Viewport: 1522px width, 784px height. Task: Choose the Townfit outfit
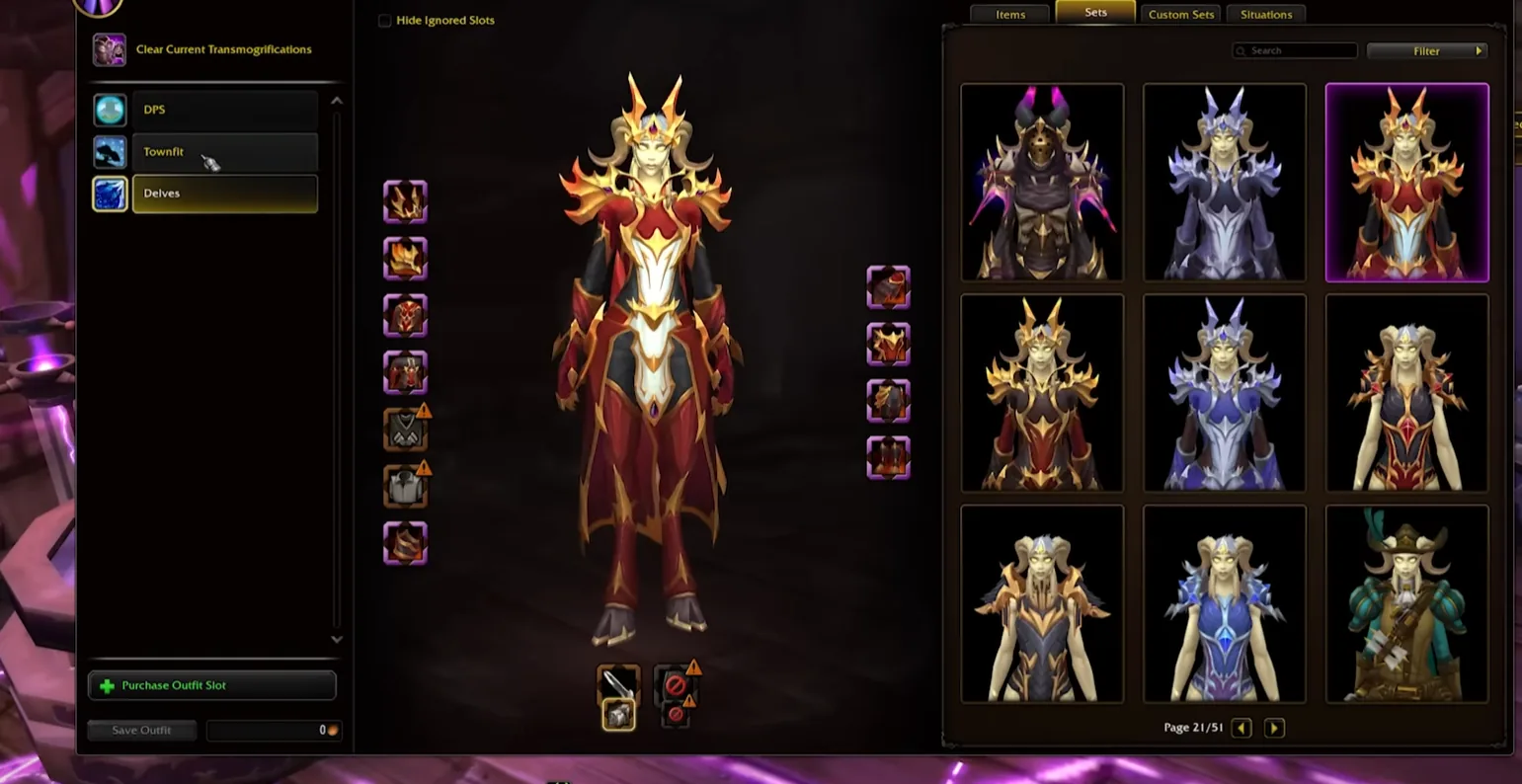click(x=224, y=152)
